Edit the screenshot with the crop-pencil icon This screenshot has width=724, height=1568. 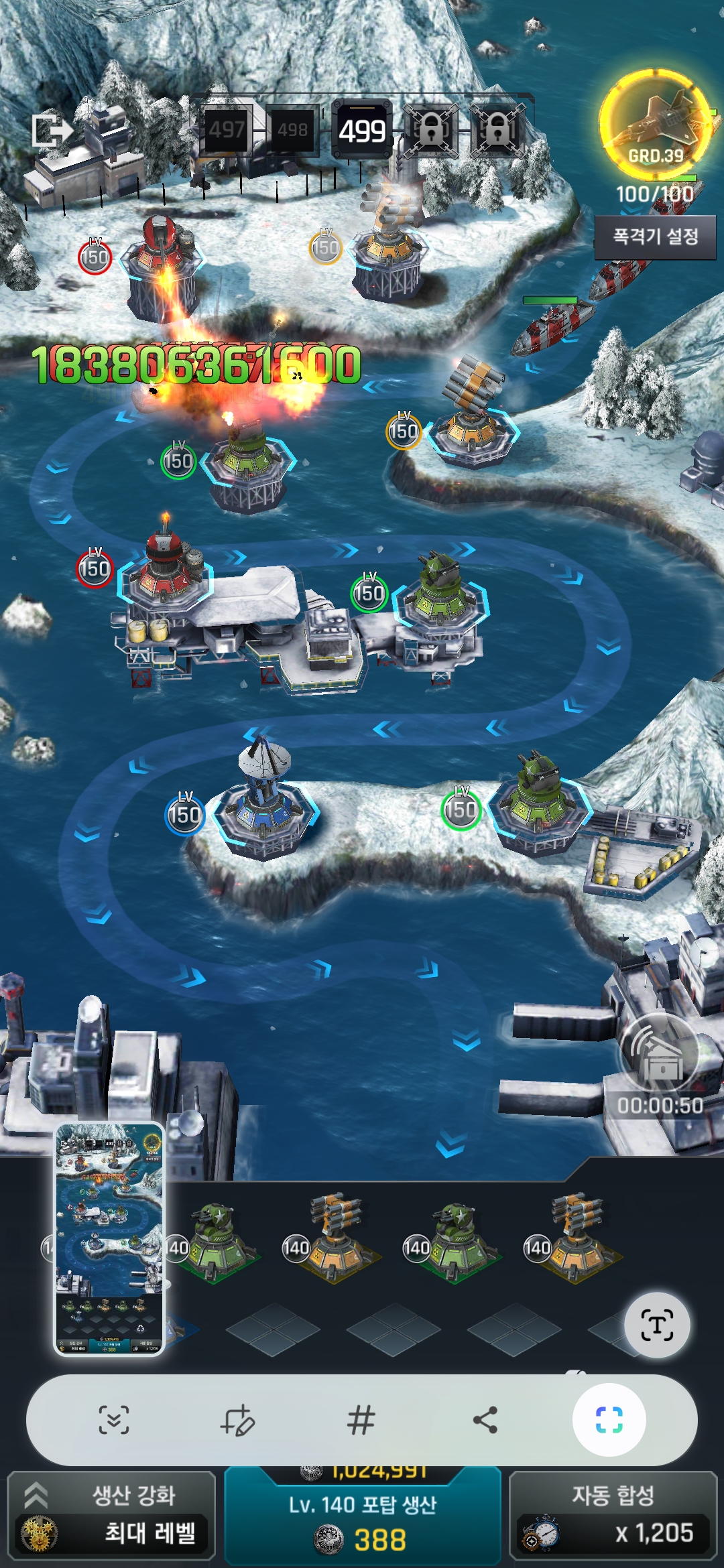coord(238,1419)
